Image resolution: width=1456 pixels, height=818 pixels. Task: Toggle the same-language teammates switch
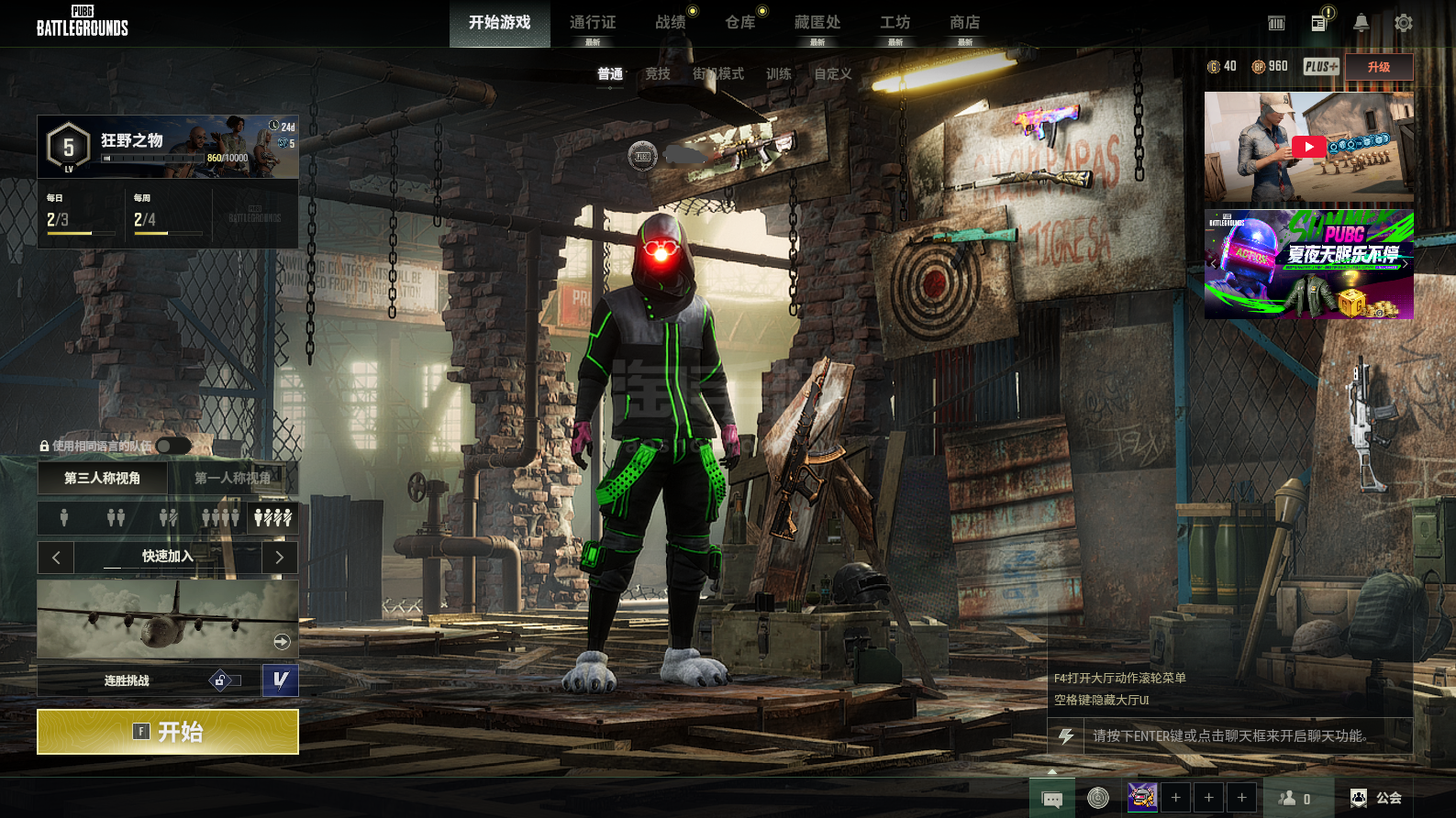point(172,446)
